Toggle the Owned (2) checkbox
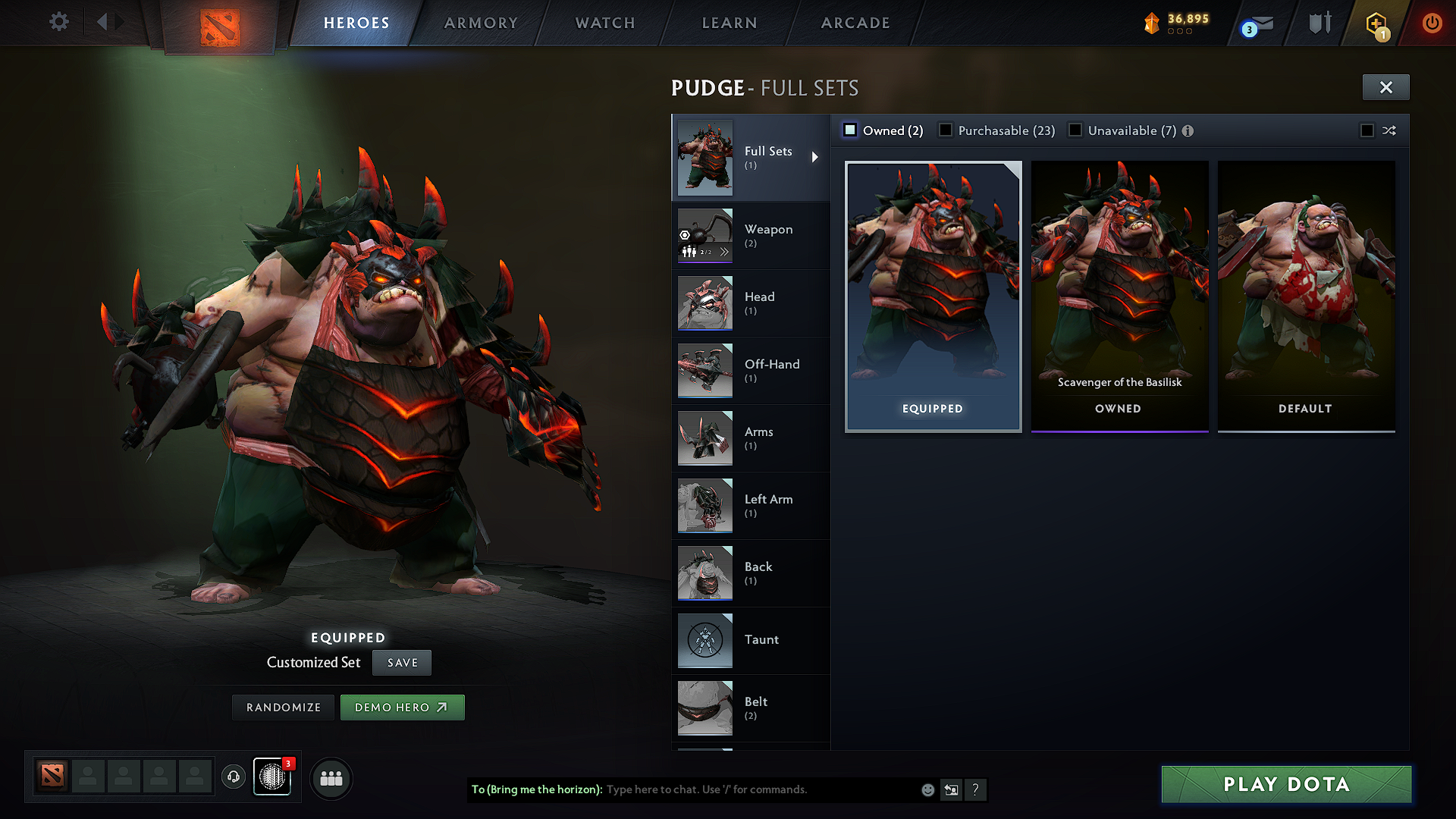 click(850, 130)
